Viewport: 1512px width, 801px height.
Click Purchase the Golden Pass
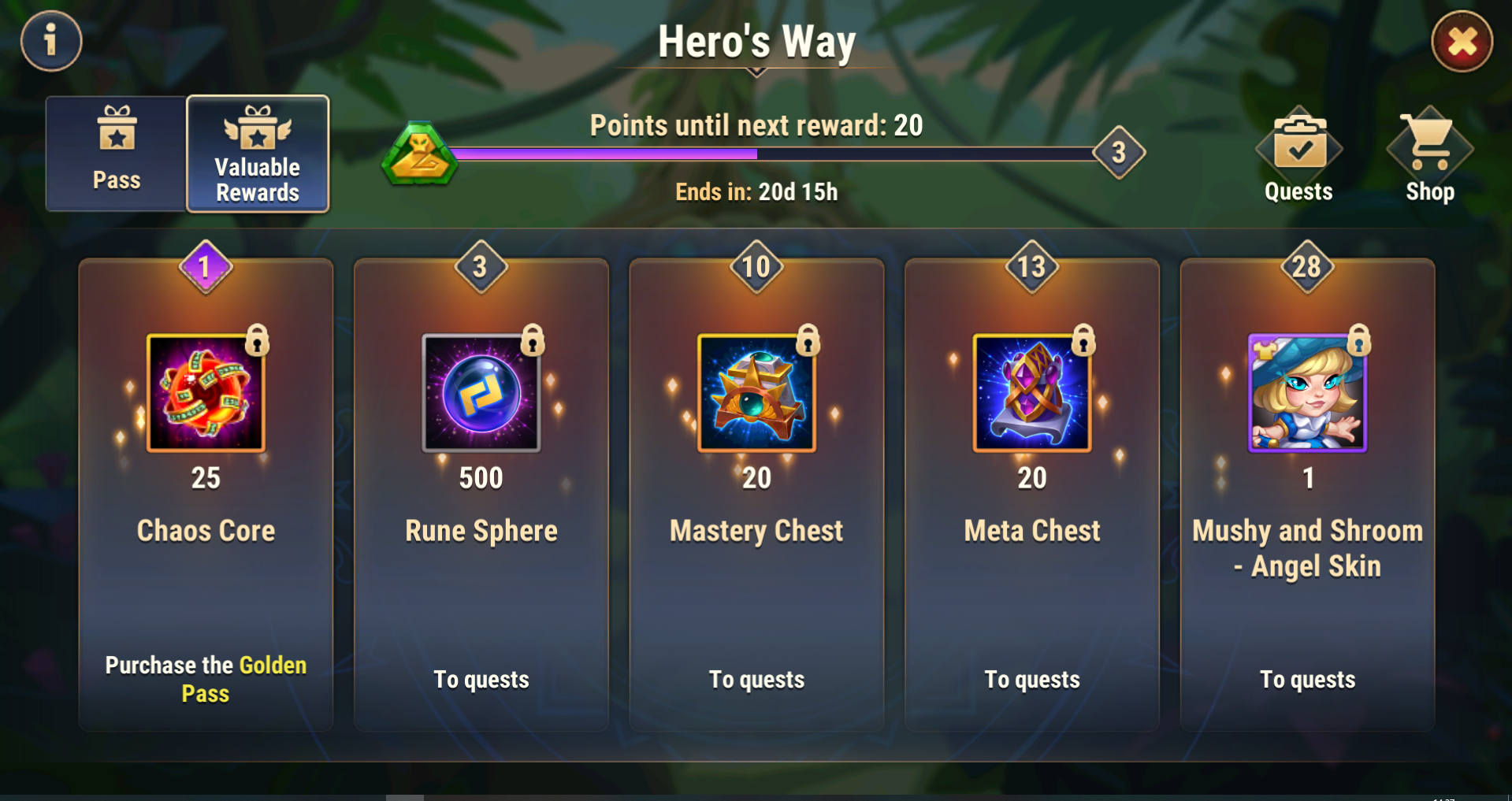pos(206,679)
